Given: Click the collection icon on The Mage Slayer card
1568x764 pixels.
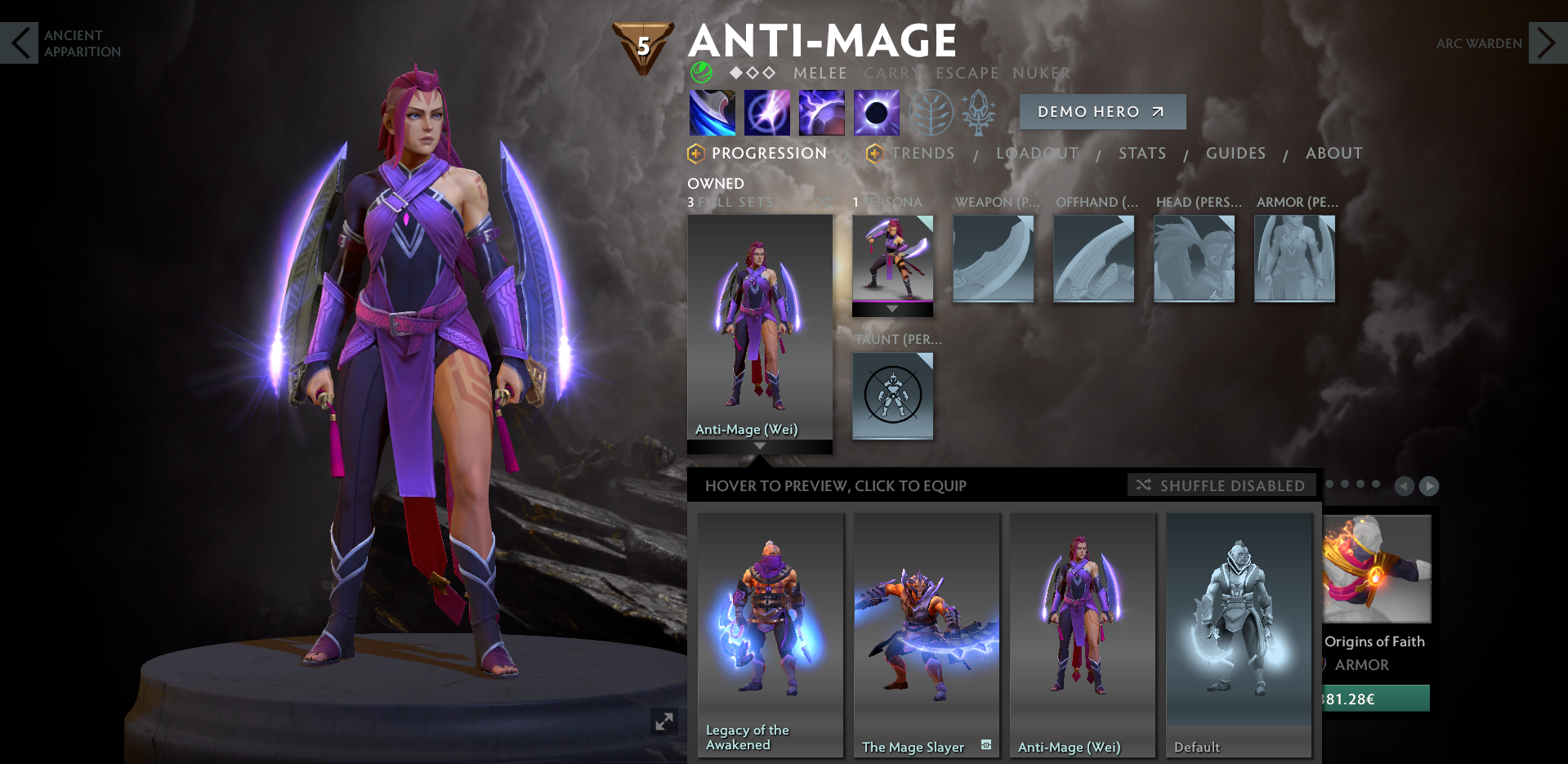Looking at the screenshot, I should [x=985, y=746].
